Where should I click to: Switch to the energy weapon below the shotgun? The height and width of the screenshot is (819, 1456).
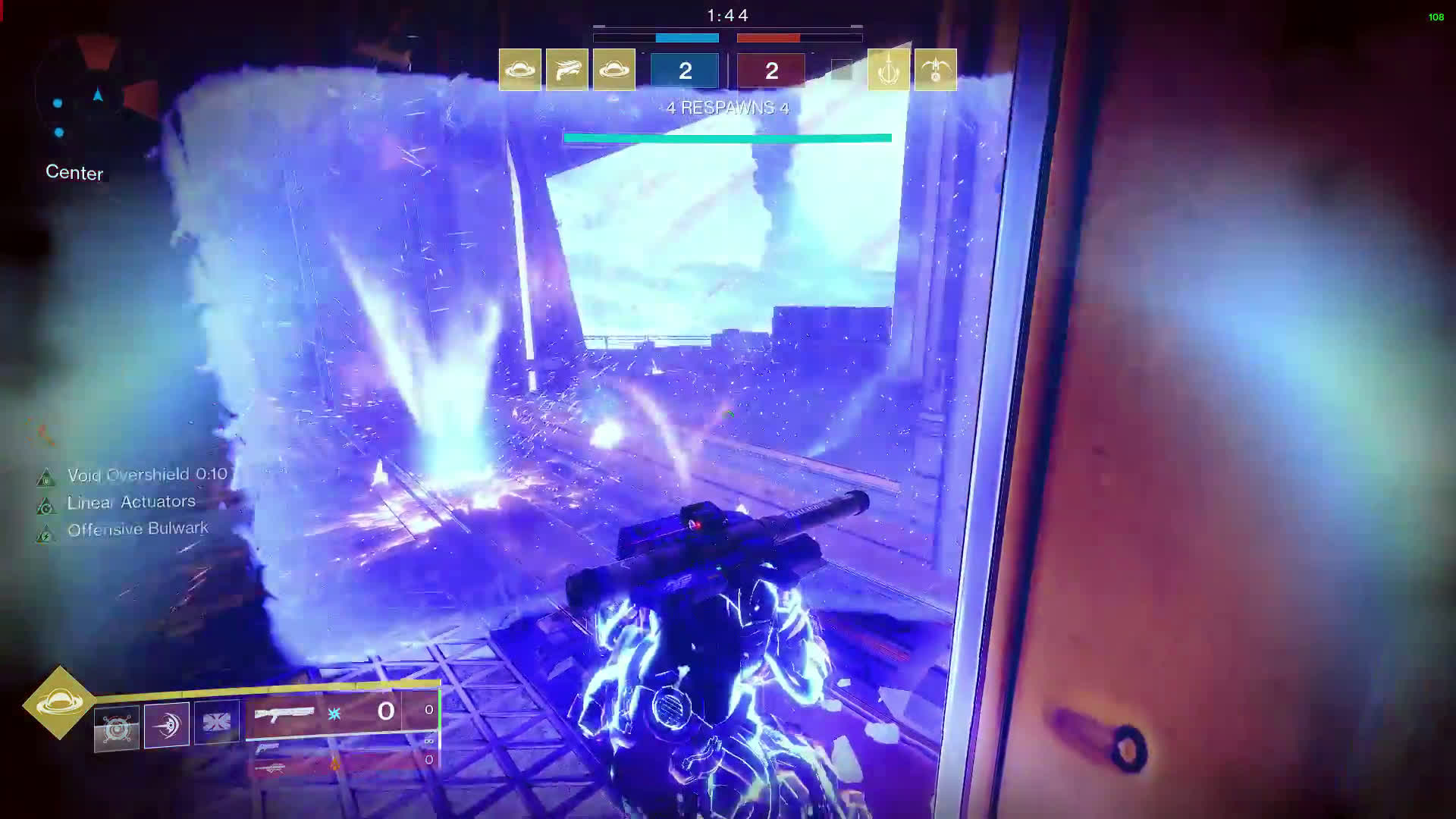tap(341, 747)
